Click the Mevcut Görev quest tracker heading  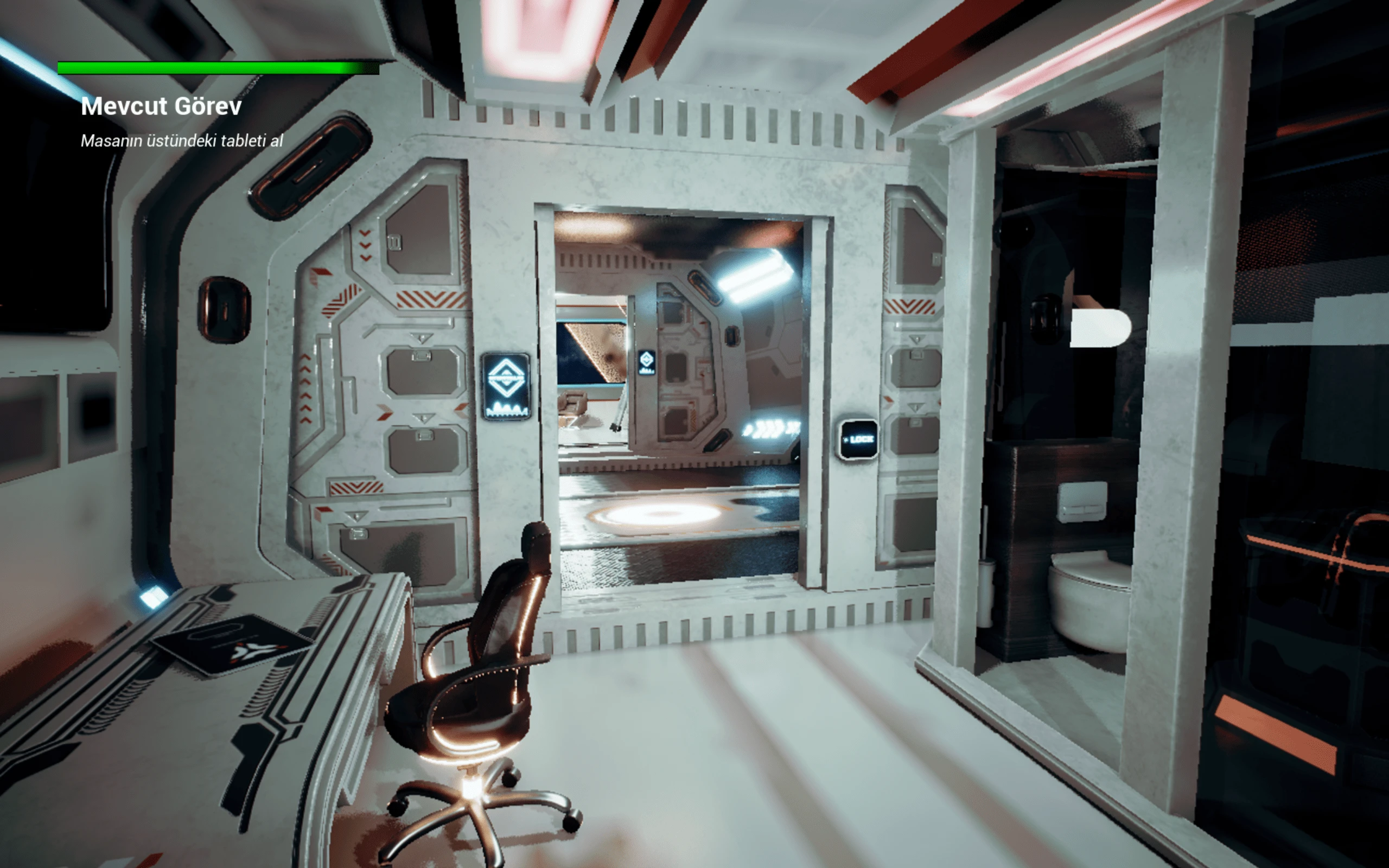click(161, 106)
